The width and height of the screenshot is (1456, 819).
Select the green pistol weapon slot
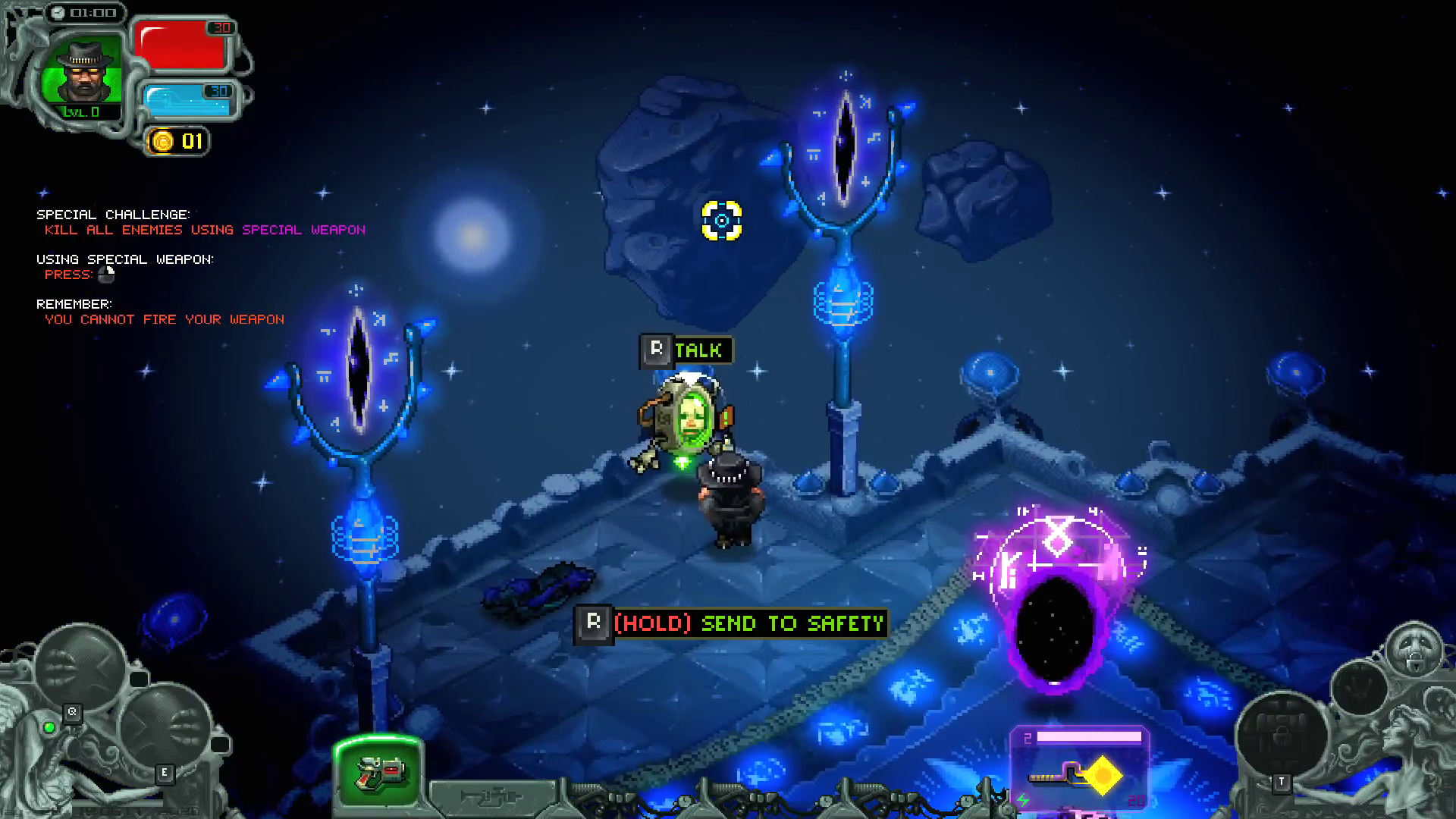(x=378, y=772)
